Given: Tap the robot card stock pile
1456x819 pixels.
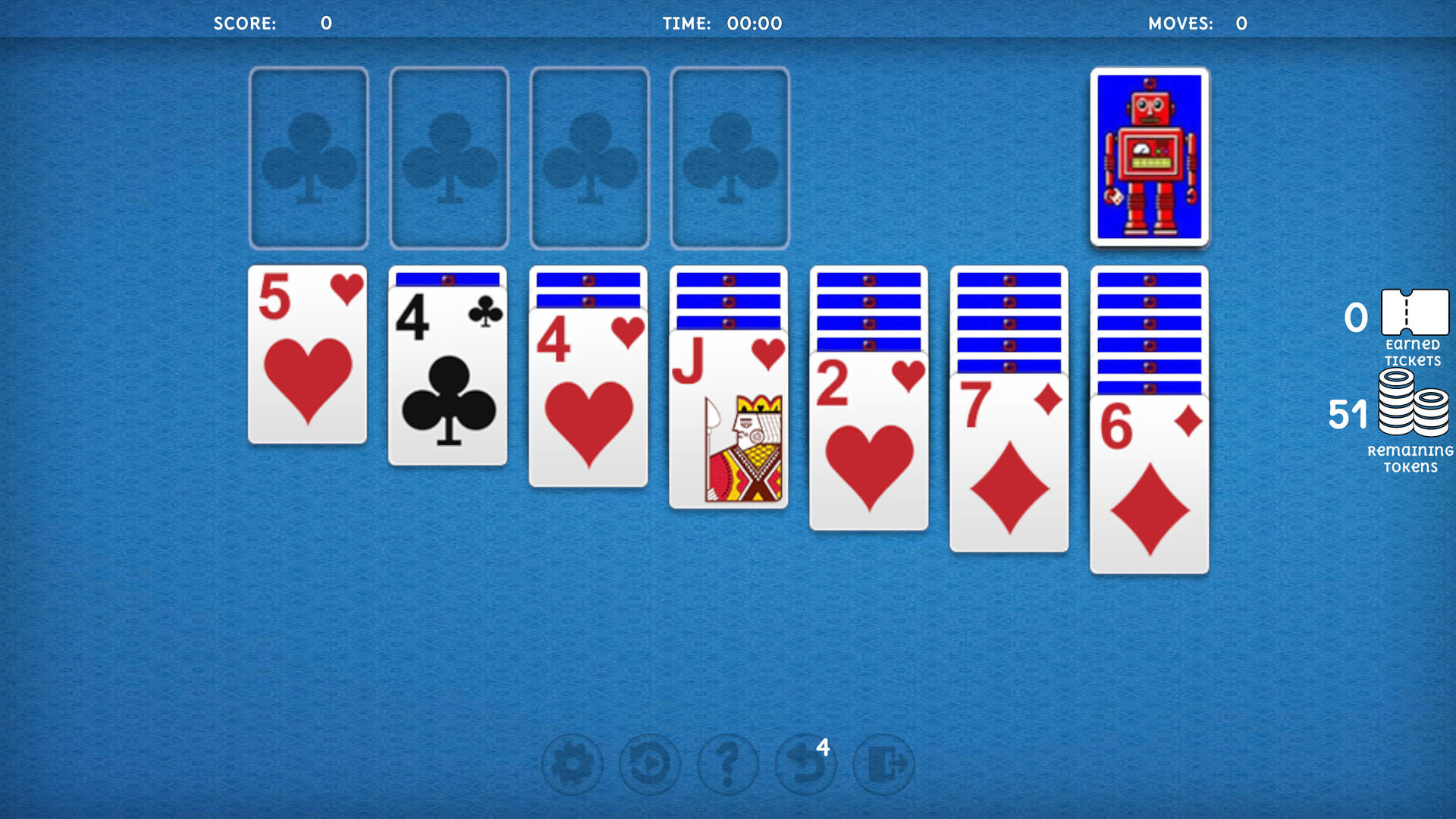Looking at the screenshot, I should (1149, 155).
